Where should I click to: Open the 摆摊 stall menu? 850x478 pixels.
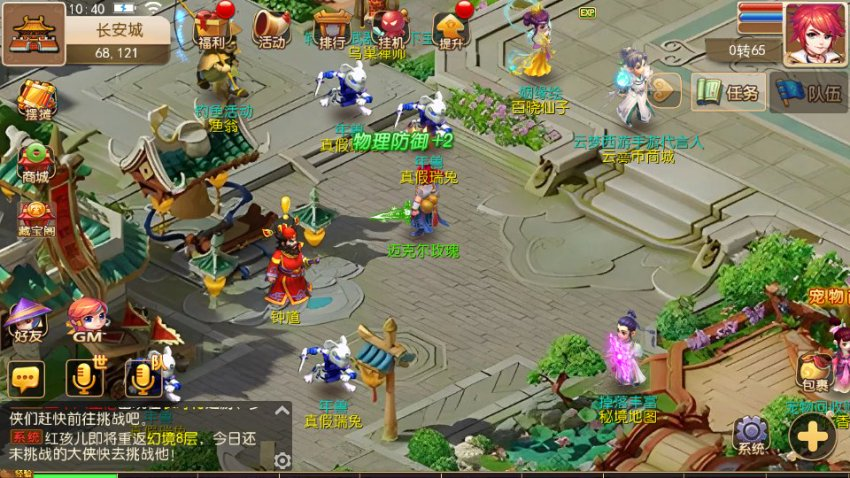[38, 98]
